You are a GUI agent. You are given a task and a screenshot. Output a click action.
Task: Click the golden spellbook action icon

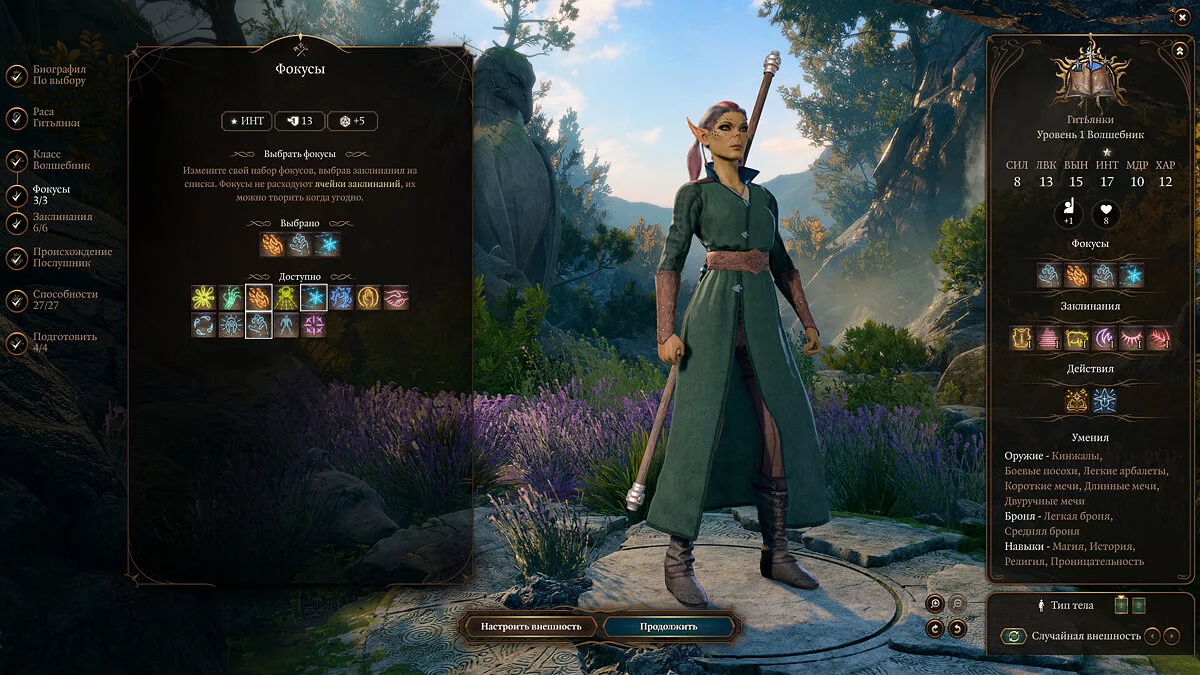click(1076, 401)
